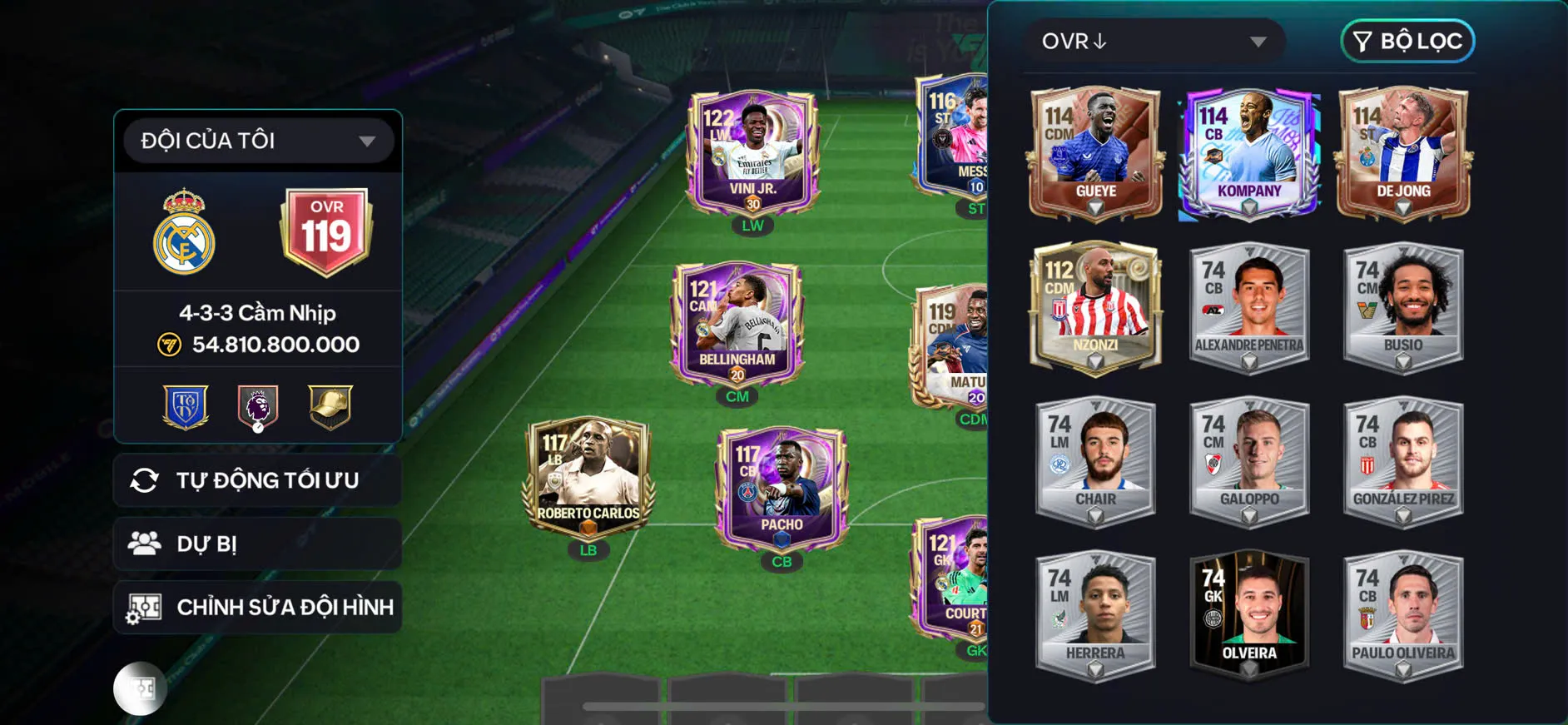This screenshot has height=725, width=1568.
Task: Click the 4-3-3 Cầm Nhịp formation label
Action: coord(258,313)
